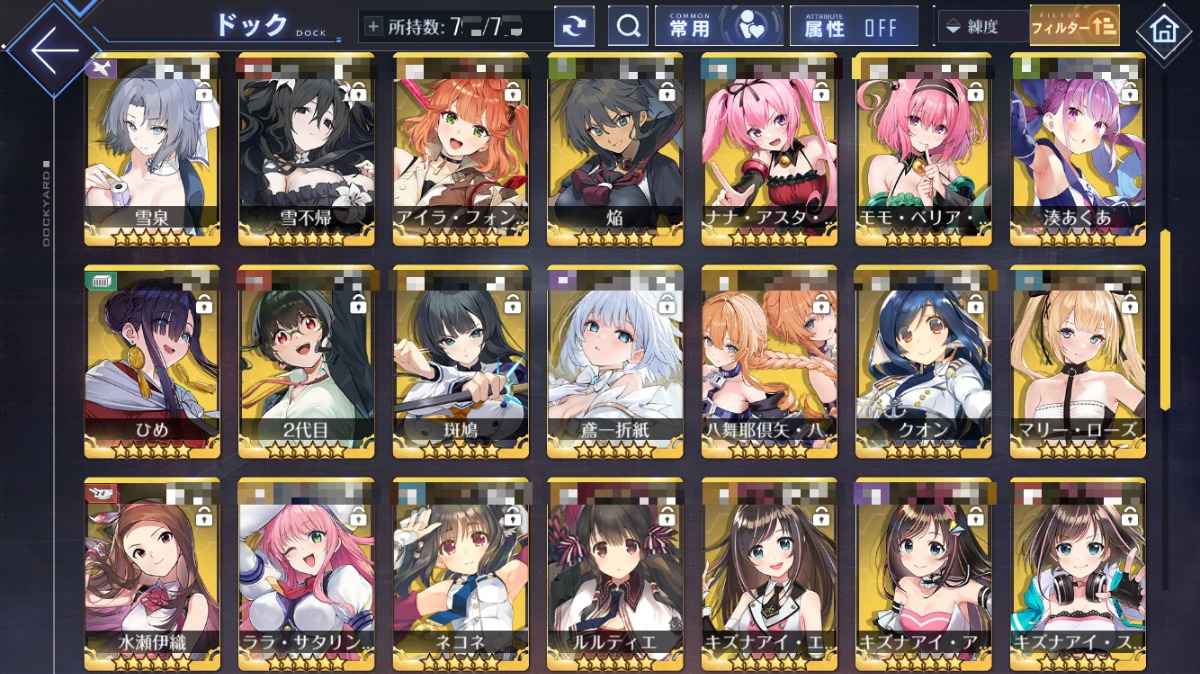Open the 2代目 character card

click(306, 362)
